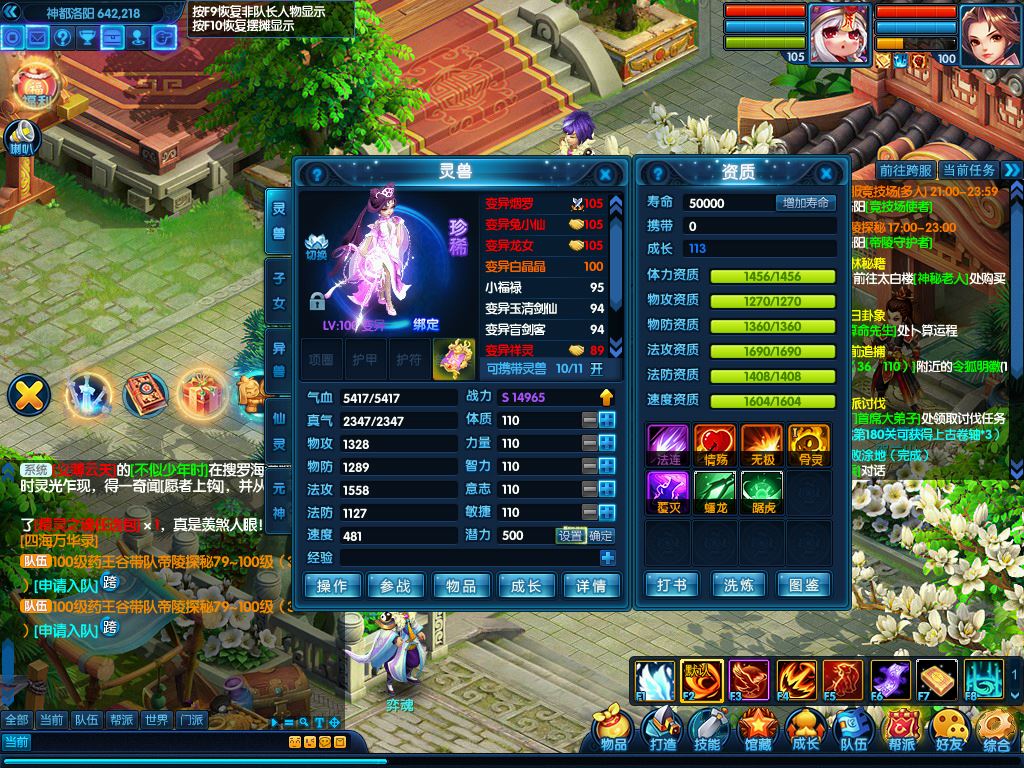Switch chat to the 世界 channel
The height and width of the screenshot is (768, 1024).
click(x=155, y=720)
